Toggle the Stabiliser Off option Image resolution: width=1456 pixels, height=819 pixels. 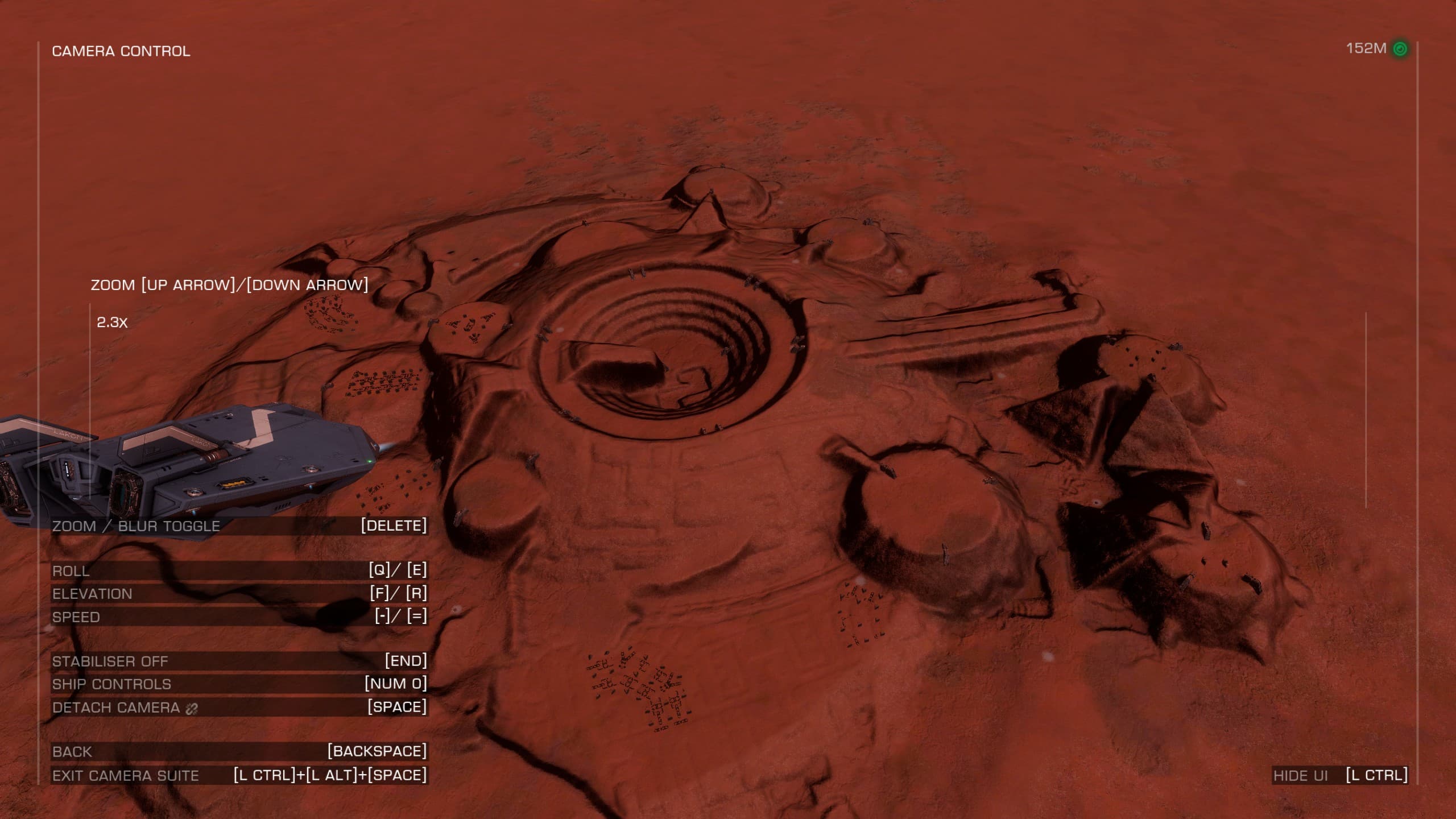point(239,661)
